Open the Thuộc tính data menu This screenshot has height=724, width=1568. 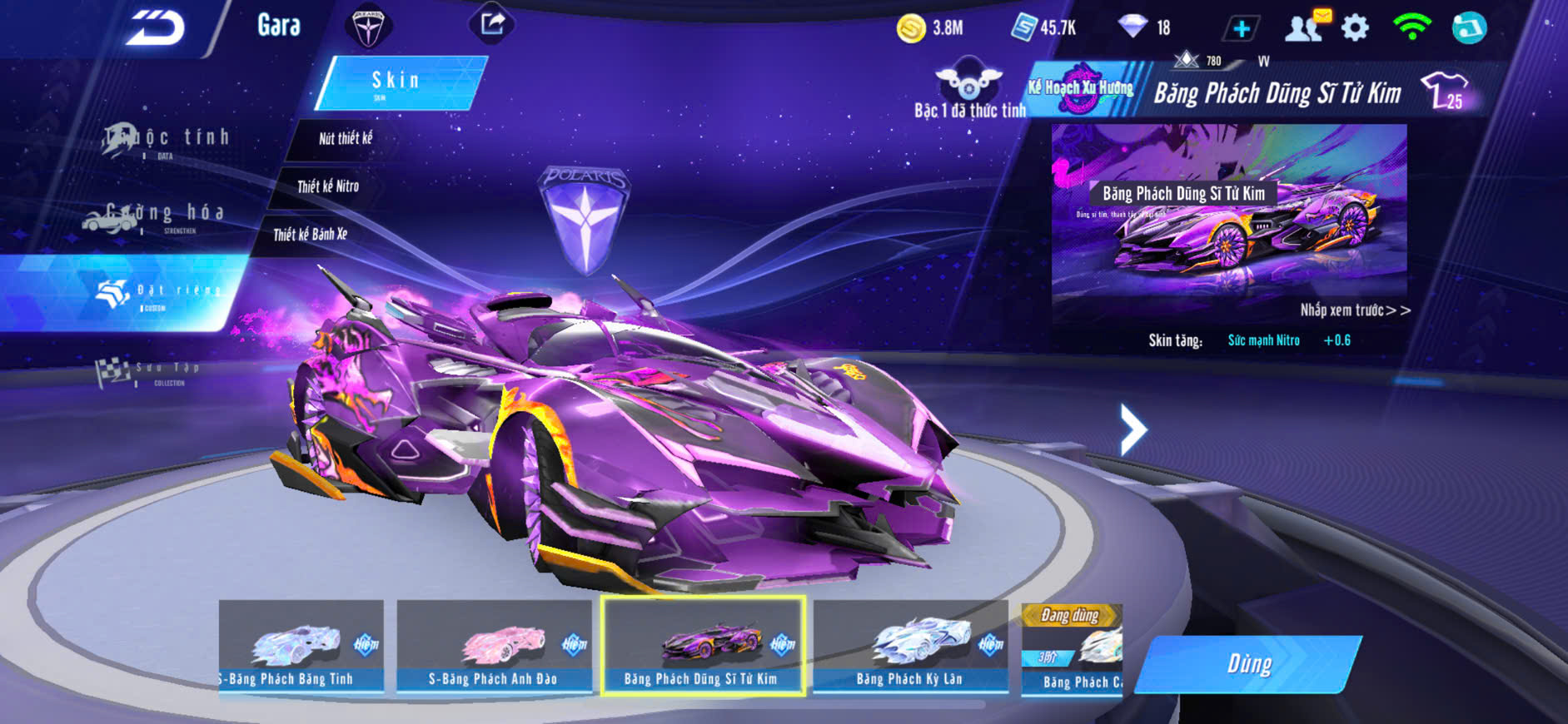pos(167,140)
